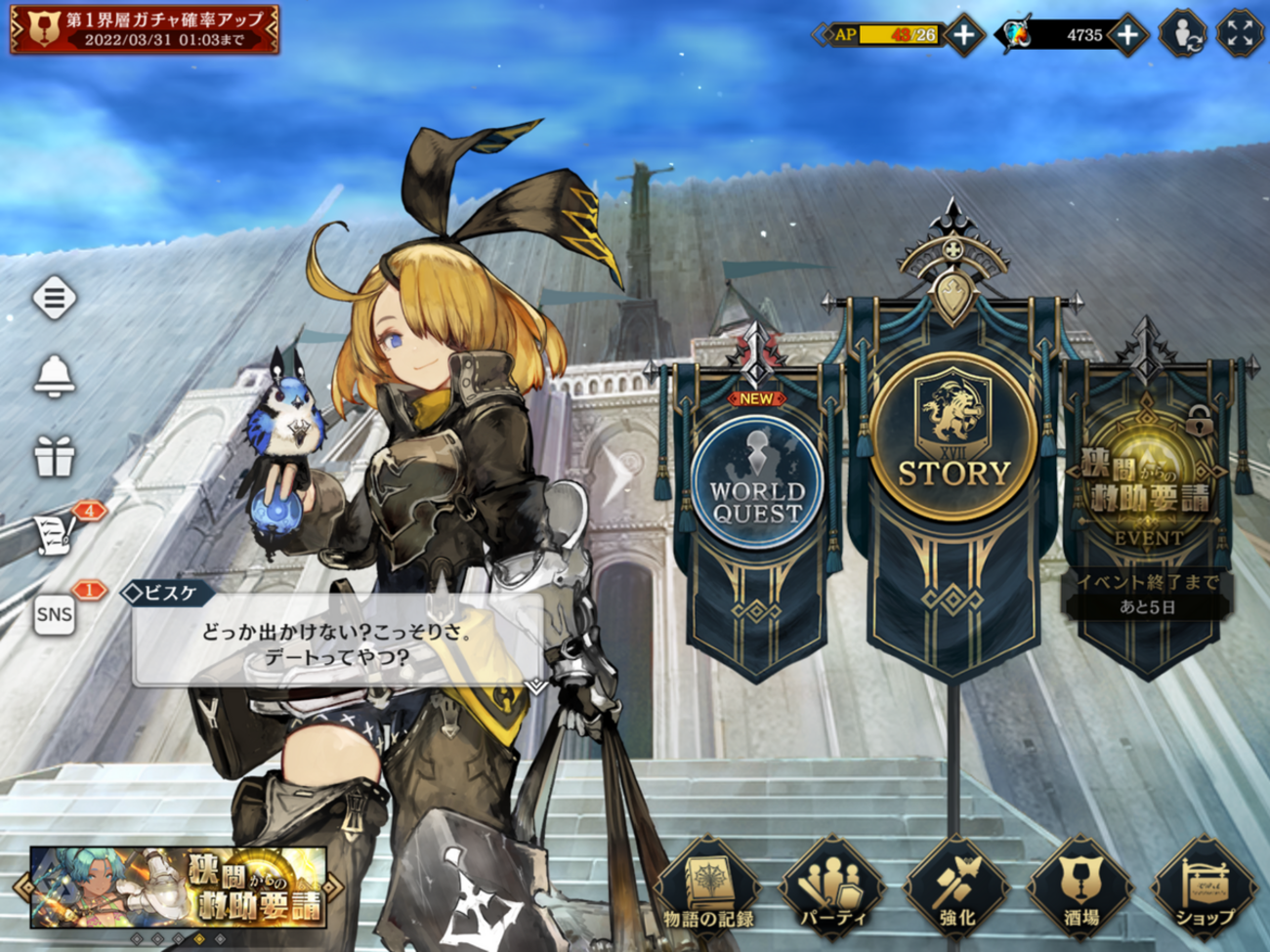
Task: Open the story records book
Action: (708, 889)
